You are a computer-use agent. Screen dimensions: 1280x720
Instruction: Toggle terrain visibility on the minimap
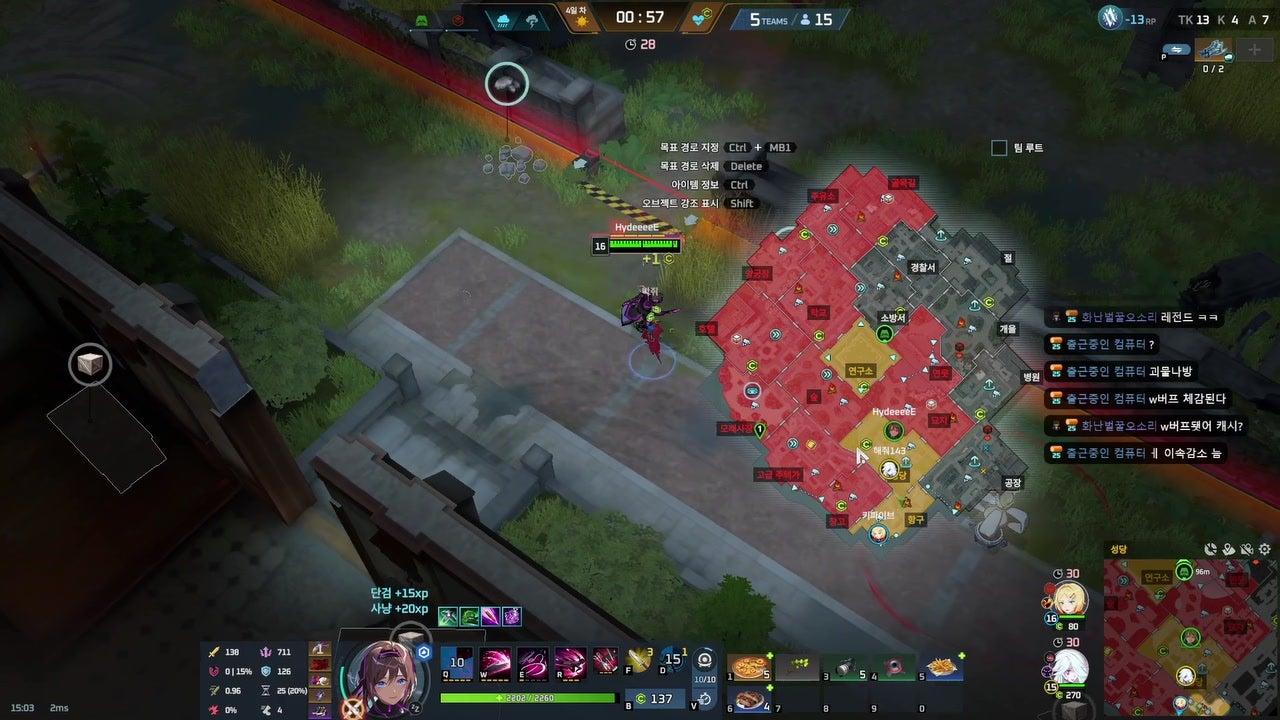[1245, 549]
